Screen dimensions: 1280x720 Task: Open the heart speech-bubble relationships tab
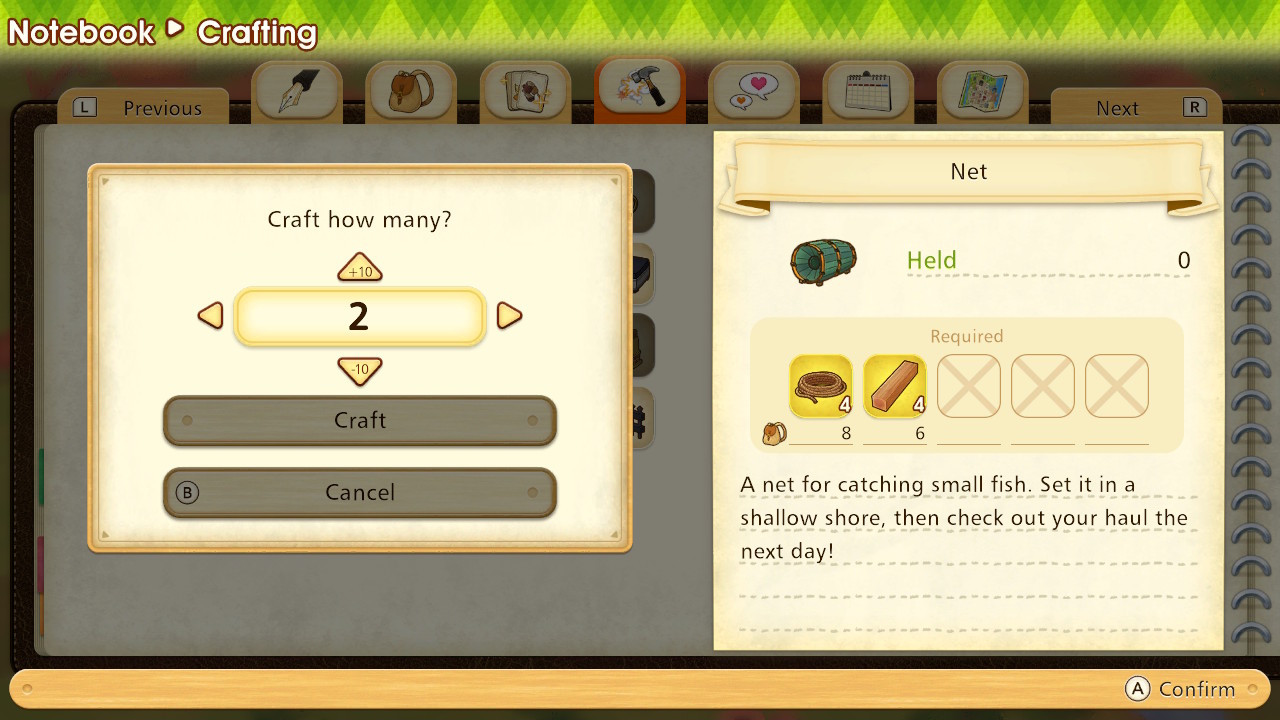(x=754, y=89)
